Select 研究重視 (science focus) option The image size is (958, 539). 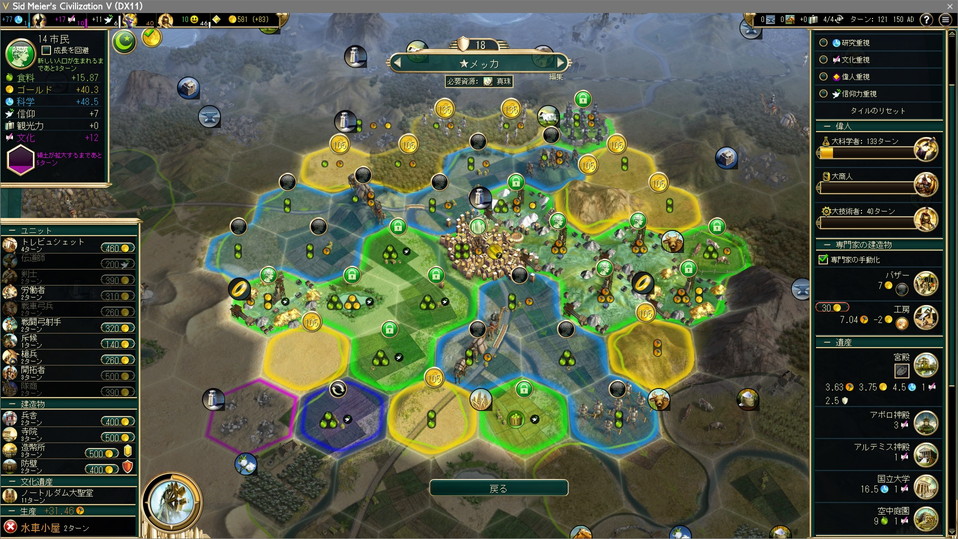point(824,43)
